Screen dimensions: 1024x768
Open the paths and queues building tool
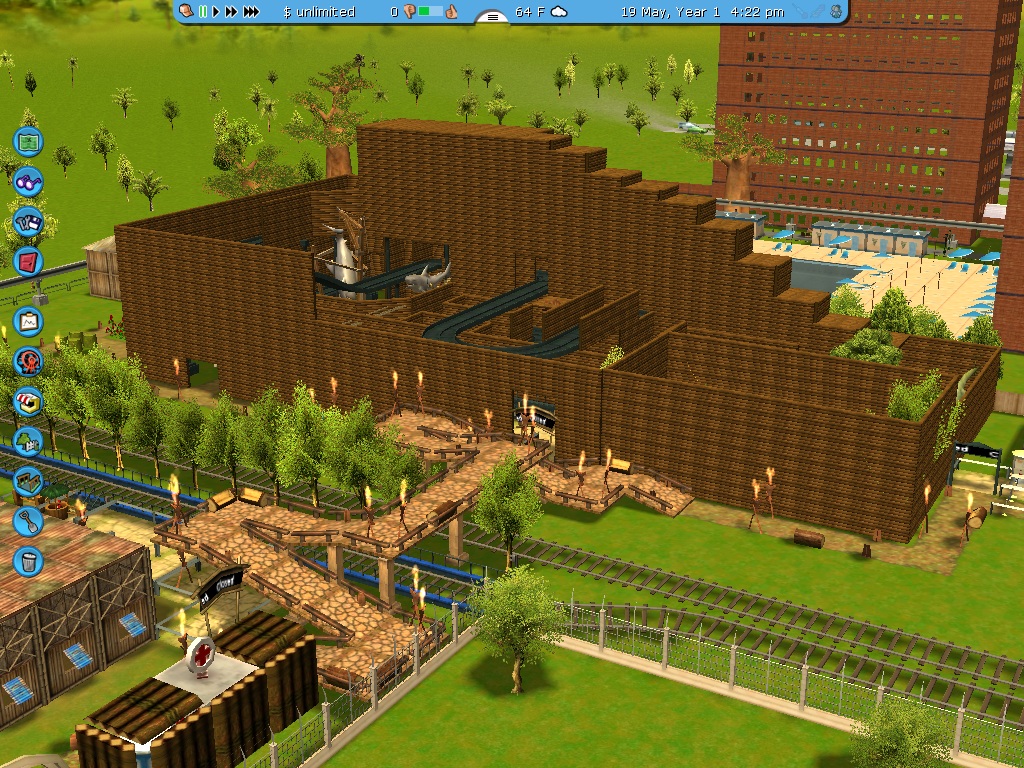point(28,481)
